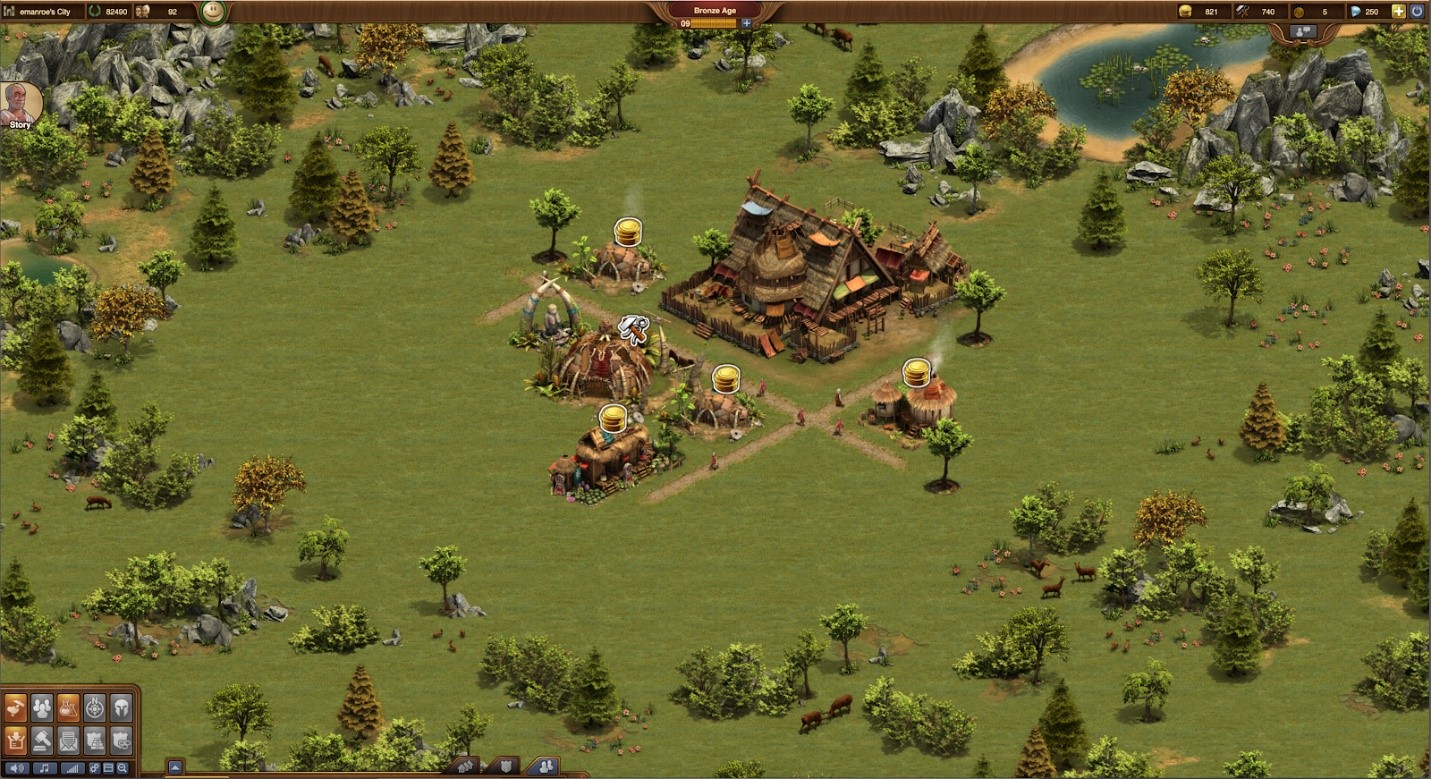Click the blue power logout button
Viewport: 1431px width, 779px height.
1418,12
